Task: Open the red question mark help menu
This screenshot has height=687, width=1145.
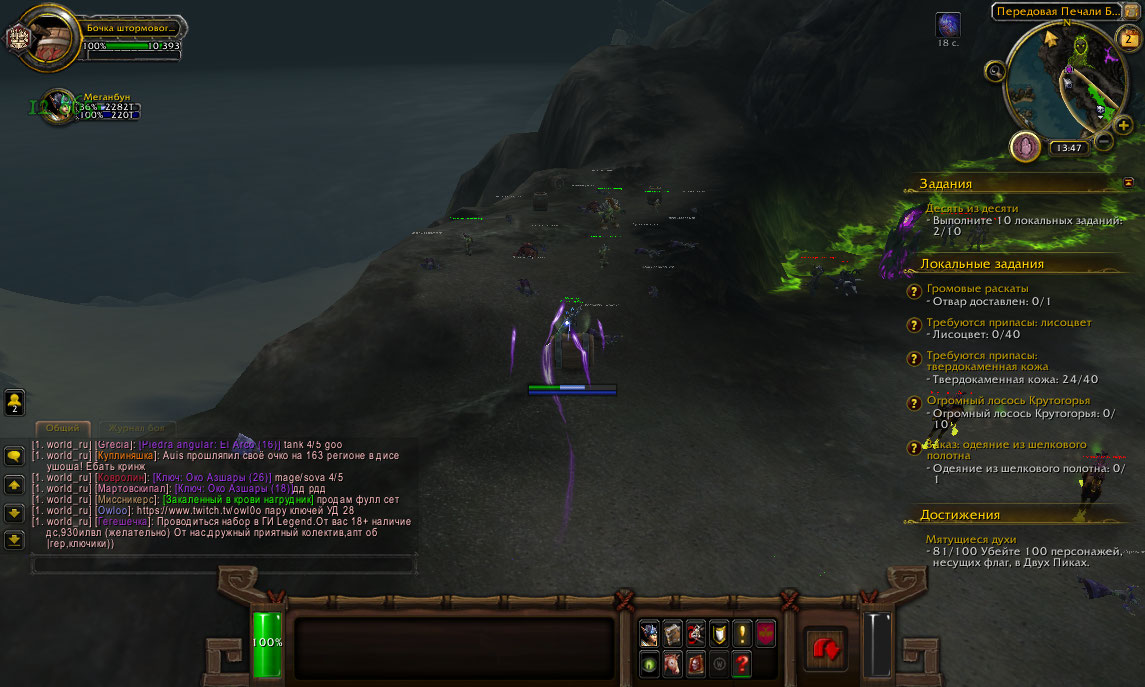Action: pyautogui.click(x=741, y=663)
